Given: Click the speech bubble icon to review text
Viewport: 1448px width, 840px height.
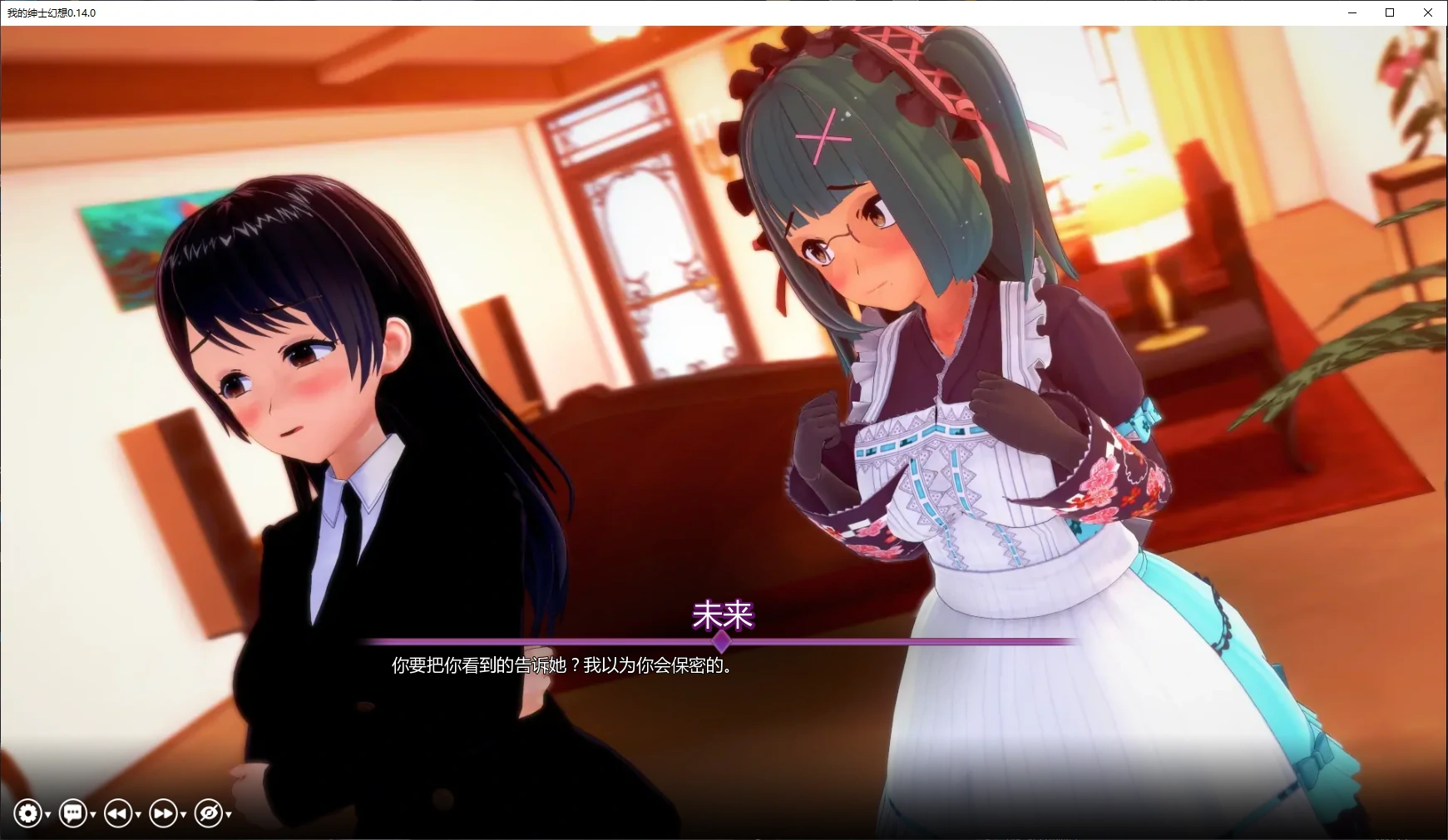Looking at the screenshot, I should click(74, 814).
